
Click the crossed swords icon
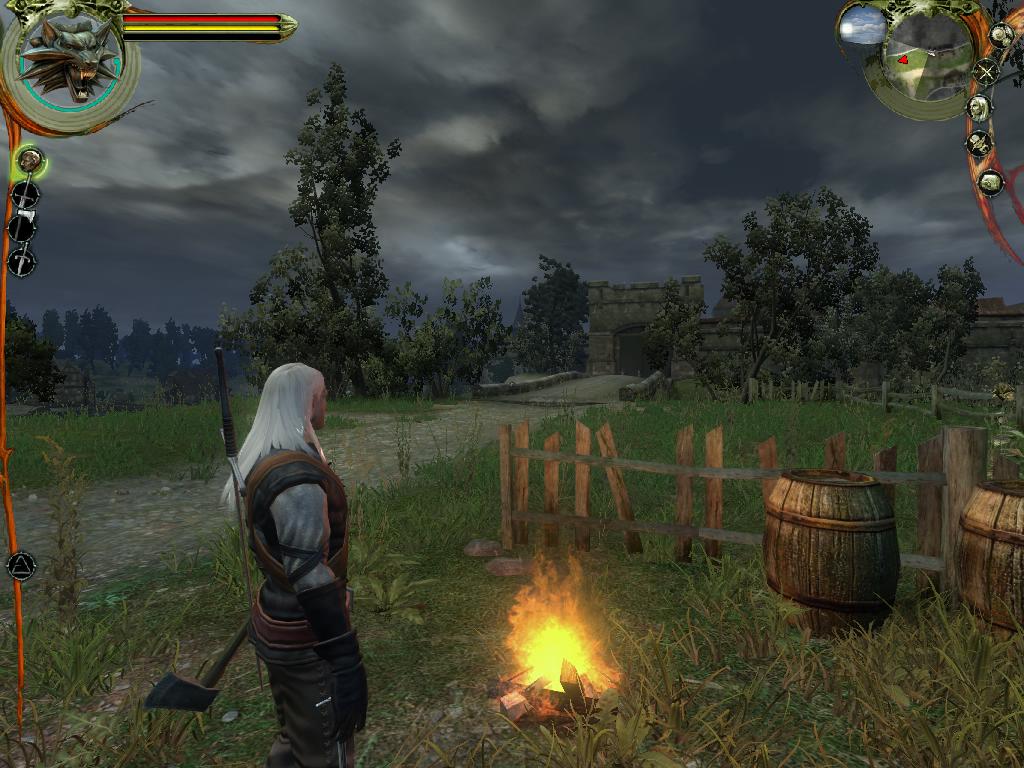(987, 71)
